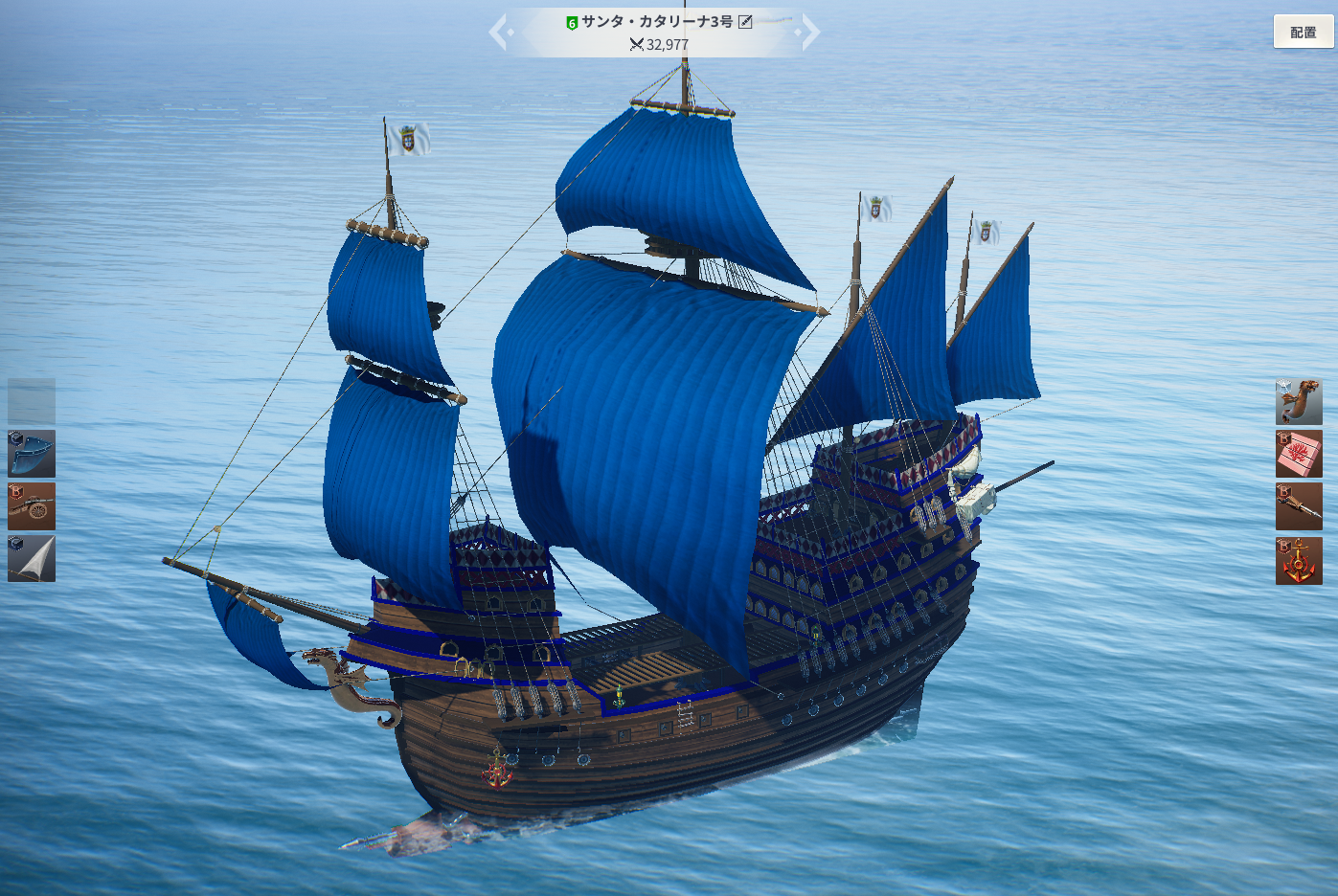Open the pink coral-pattern panel slot
The width and height of the screenshot is (1338, 896).
pos(1299,454)
